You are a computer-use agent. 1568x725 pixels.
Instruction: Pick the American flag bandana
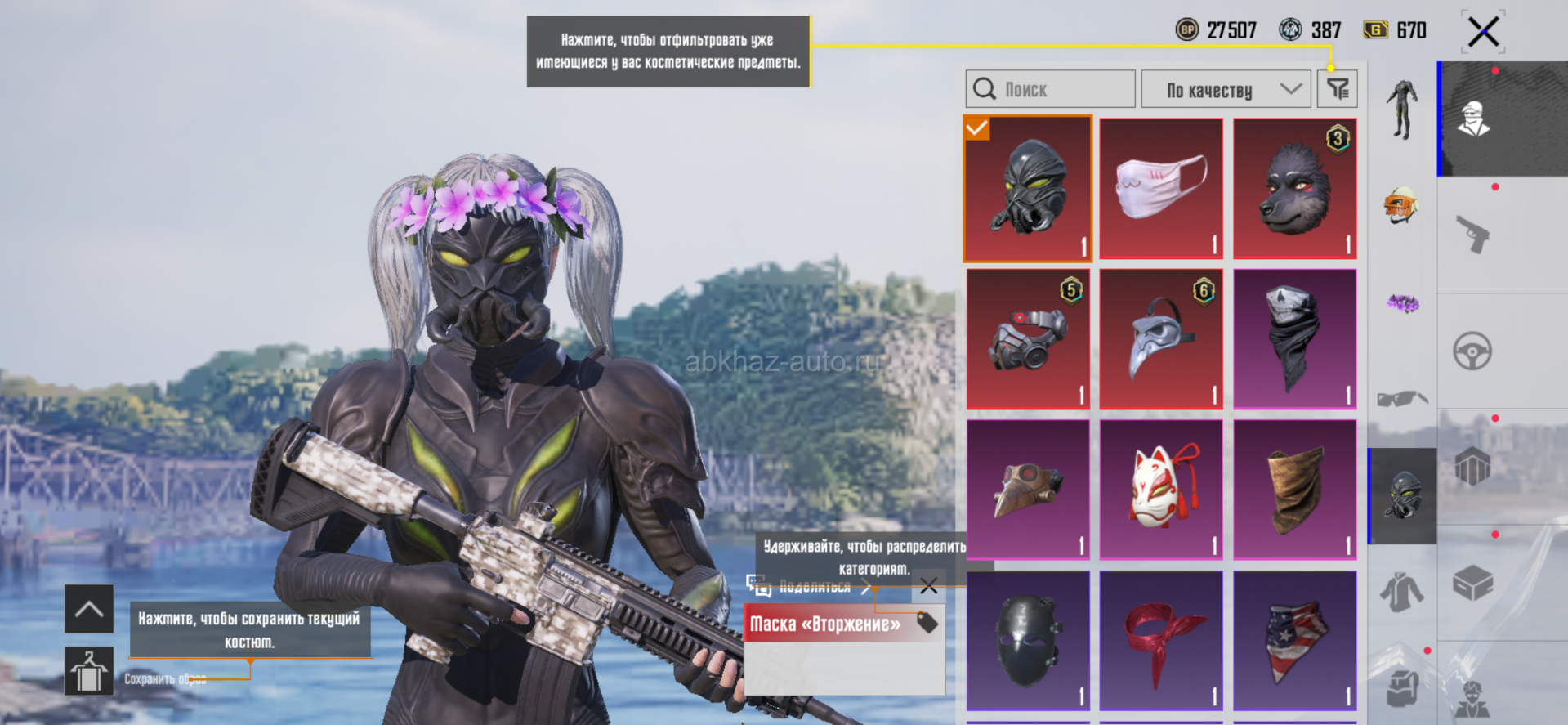[1295, 641]
